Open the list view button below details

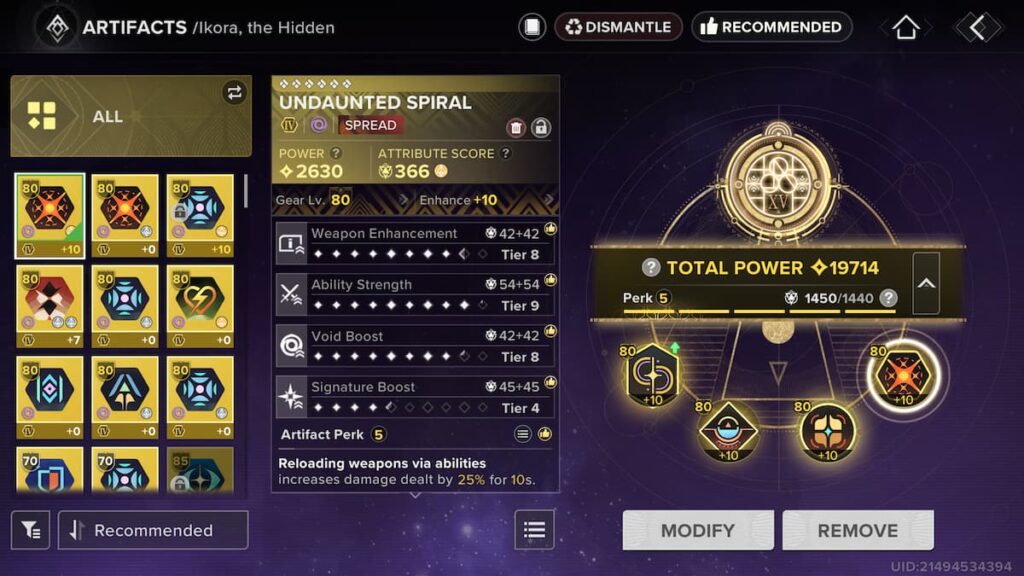(534, 530)
